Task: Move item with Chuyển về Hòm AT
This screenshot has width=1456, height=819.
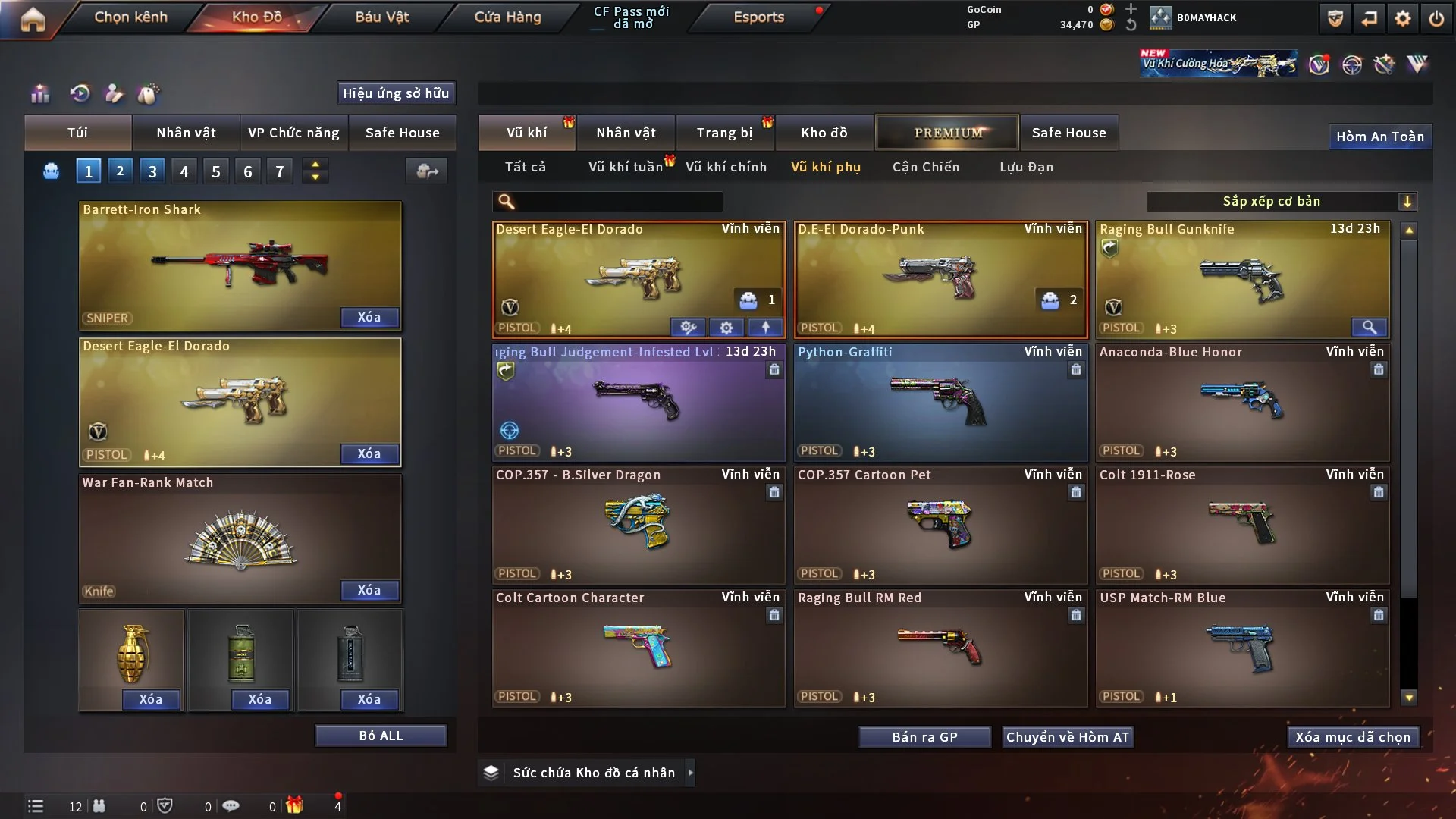Action: pyautogui.click(x=1067, y=737)
